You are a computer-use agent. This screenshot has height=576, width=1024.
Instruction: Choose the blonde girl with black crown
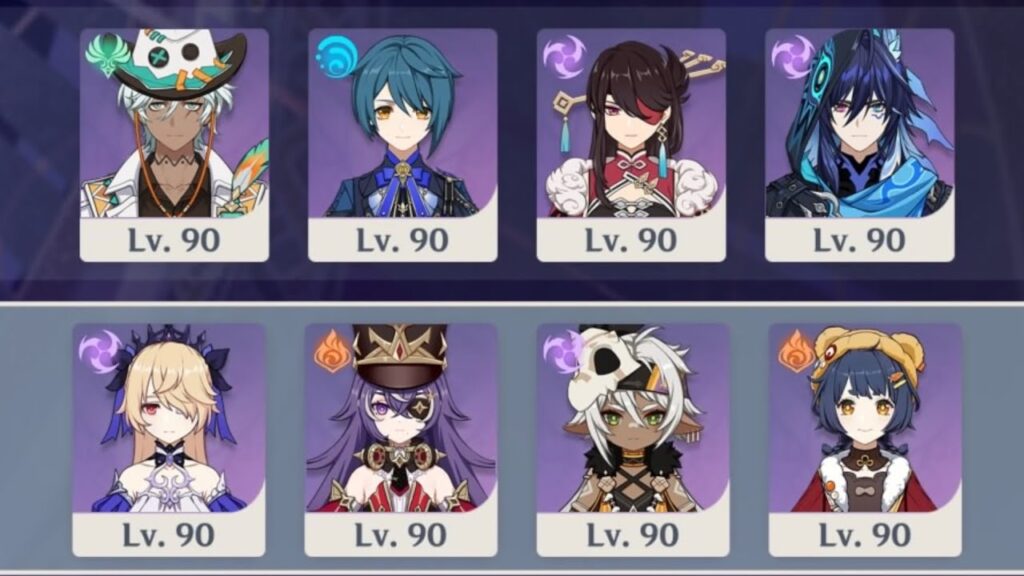169,438
